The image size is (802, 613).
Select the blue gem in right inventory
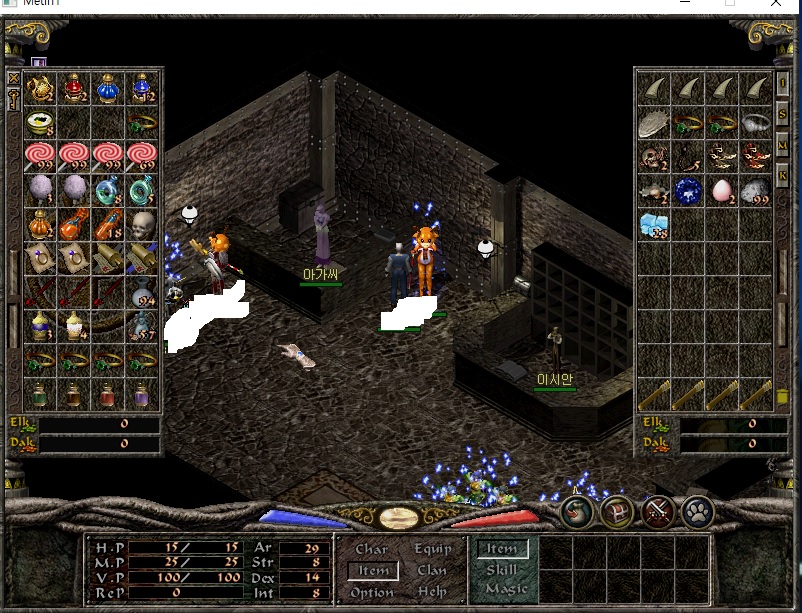pyautogui.click(x=687, y=190)
